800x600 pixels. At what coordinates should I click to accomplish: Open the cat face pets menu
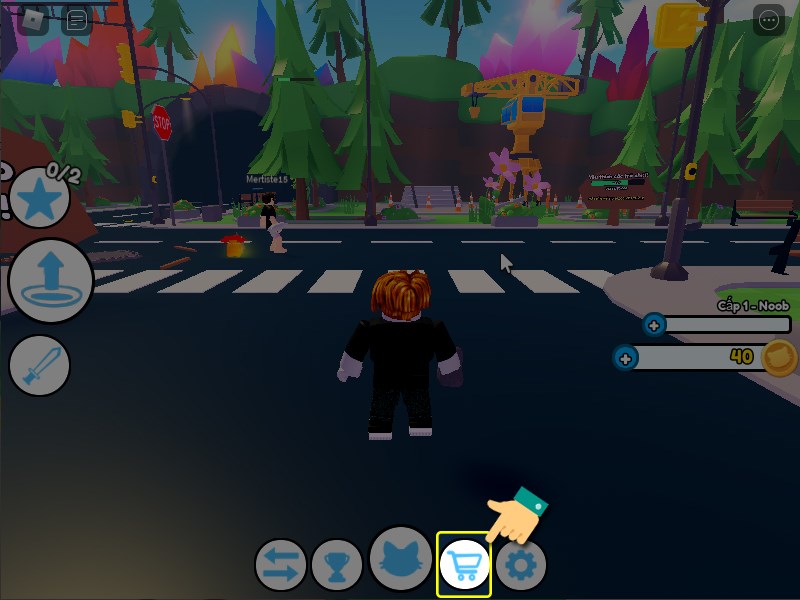click(401, 558)
